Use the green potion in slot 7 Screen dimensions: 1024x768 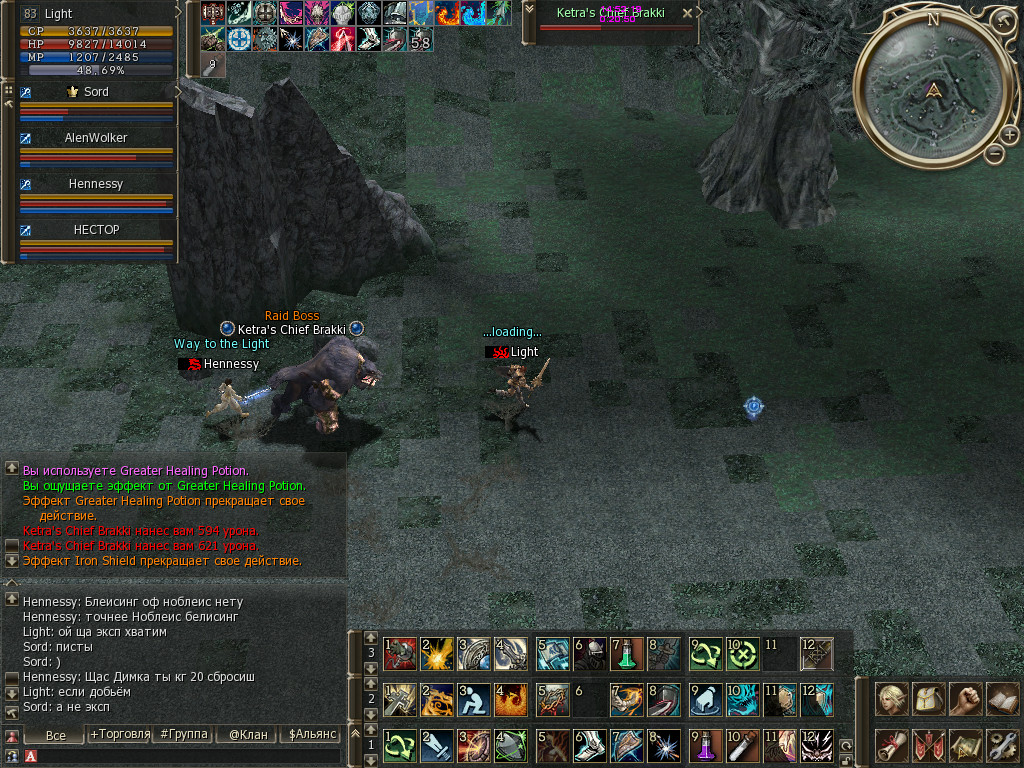tap(627, 654)
